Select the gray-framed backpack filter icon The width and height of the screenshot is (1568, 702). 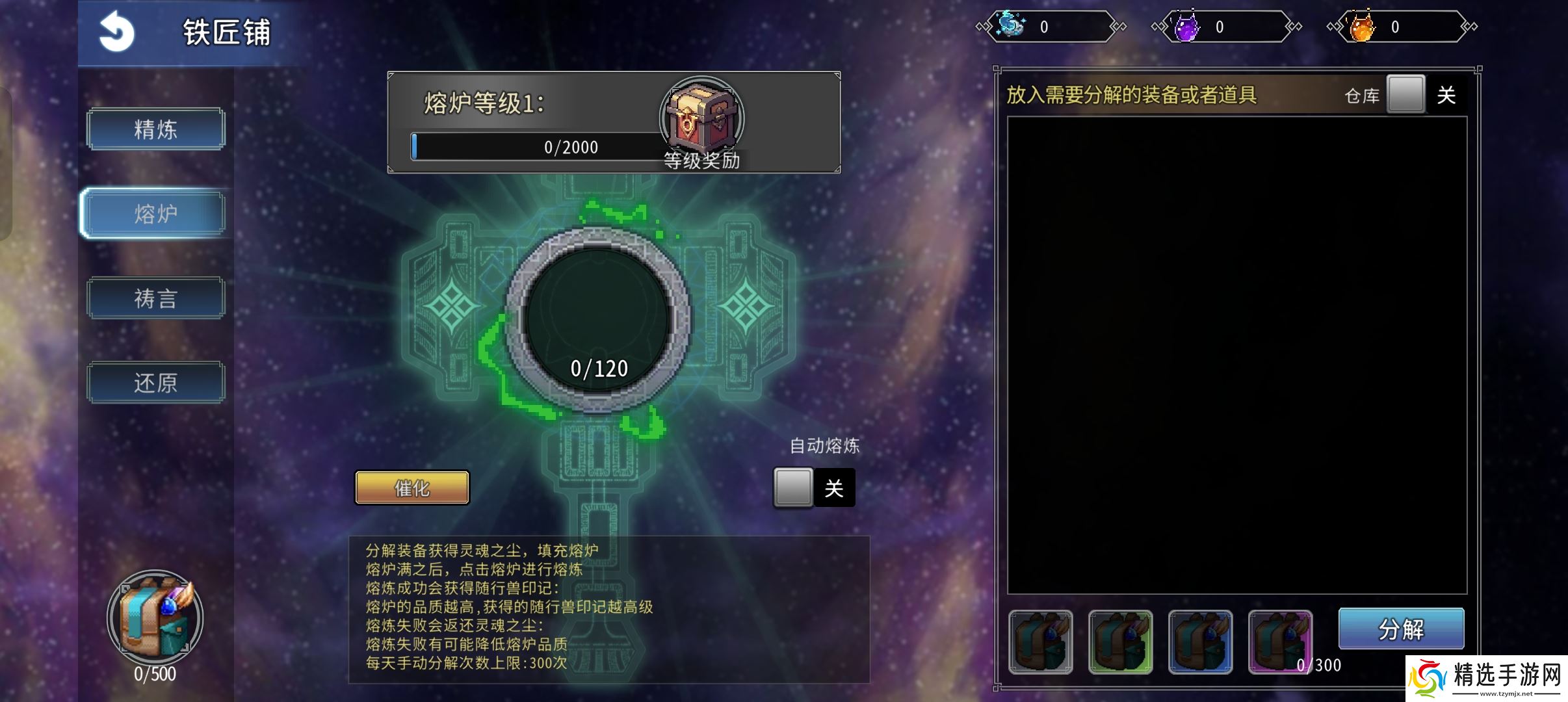1041,643
